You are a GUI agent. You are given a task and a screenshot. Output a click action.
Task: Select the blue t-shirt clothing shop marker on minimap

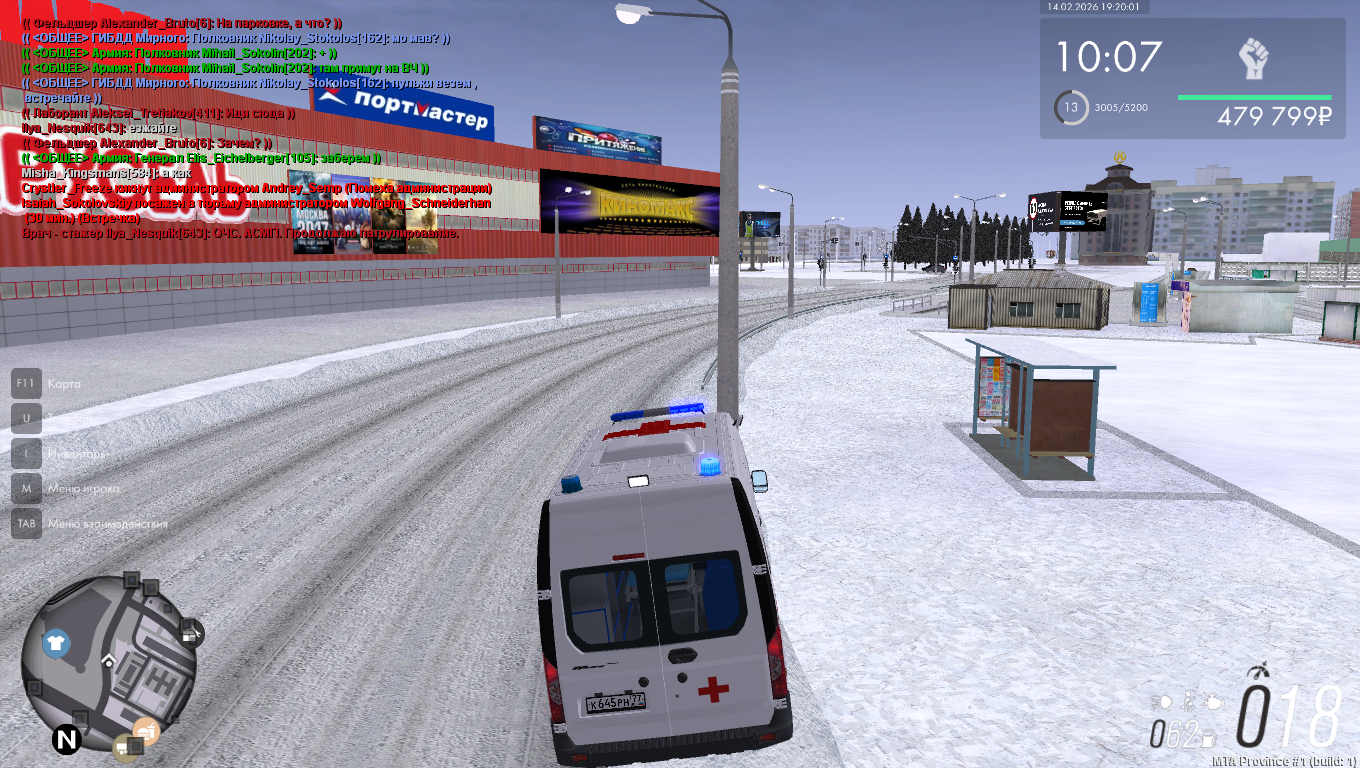click(x=56, y=643)
